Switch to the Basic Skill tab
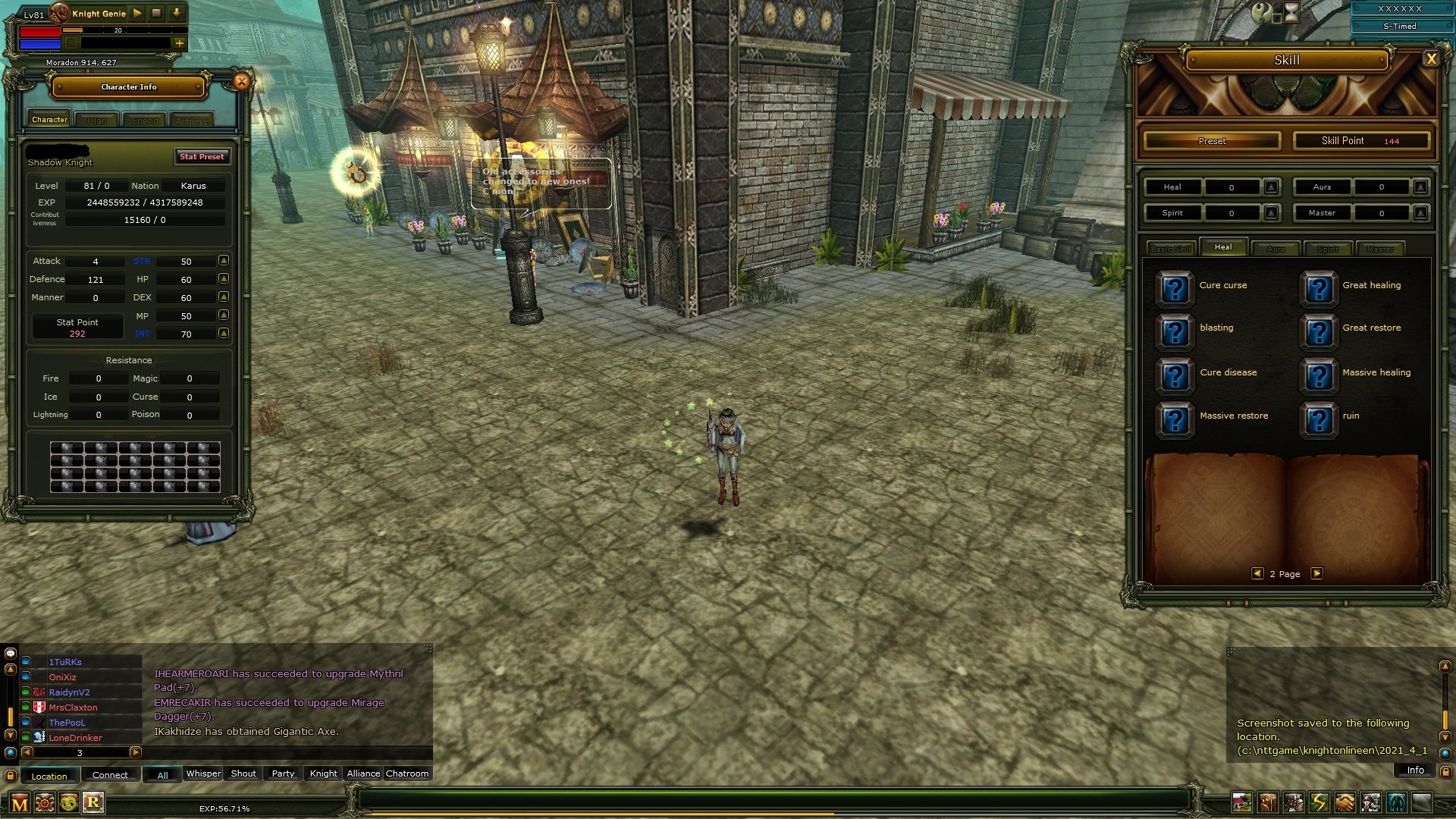 tap(1171, 249)
